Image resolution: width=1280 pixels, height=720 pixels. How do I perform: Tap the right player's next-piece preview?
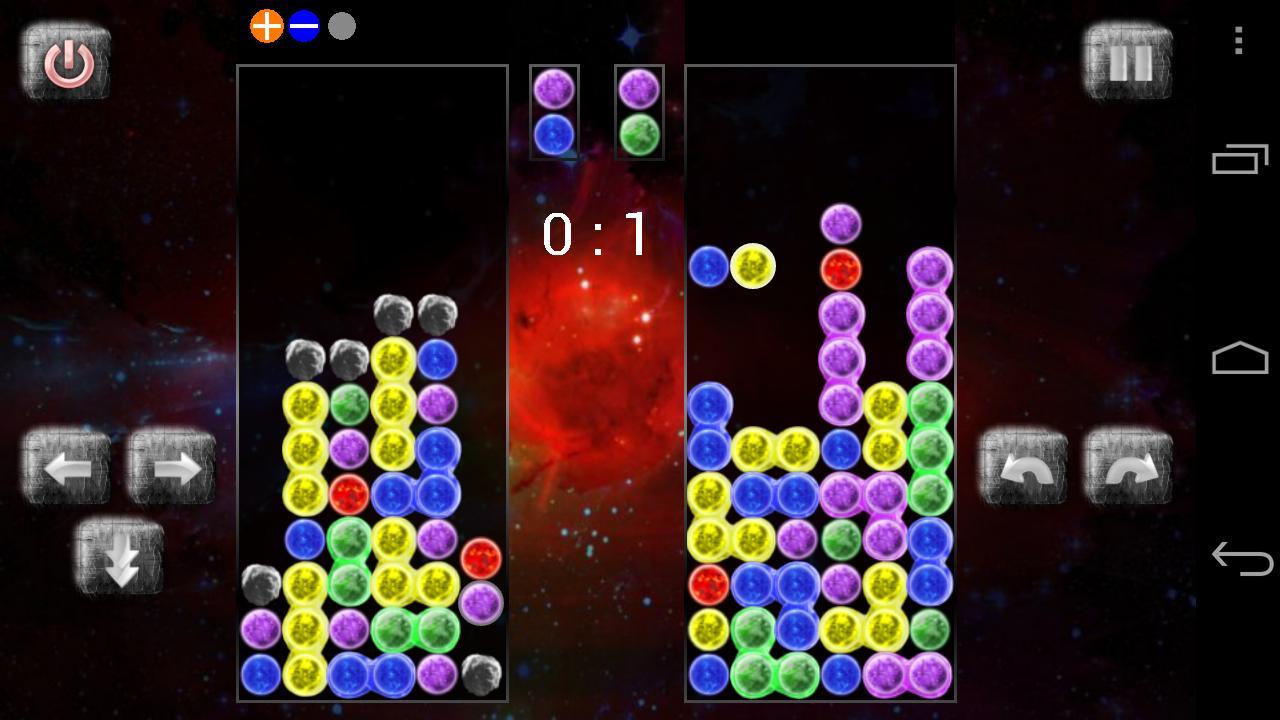[638, 111]
